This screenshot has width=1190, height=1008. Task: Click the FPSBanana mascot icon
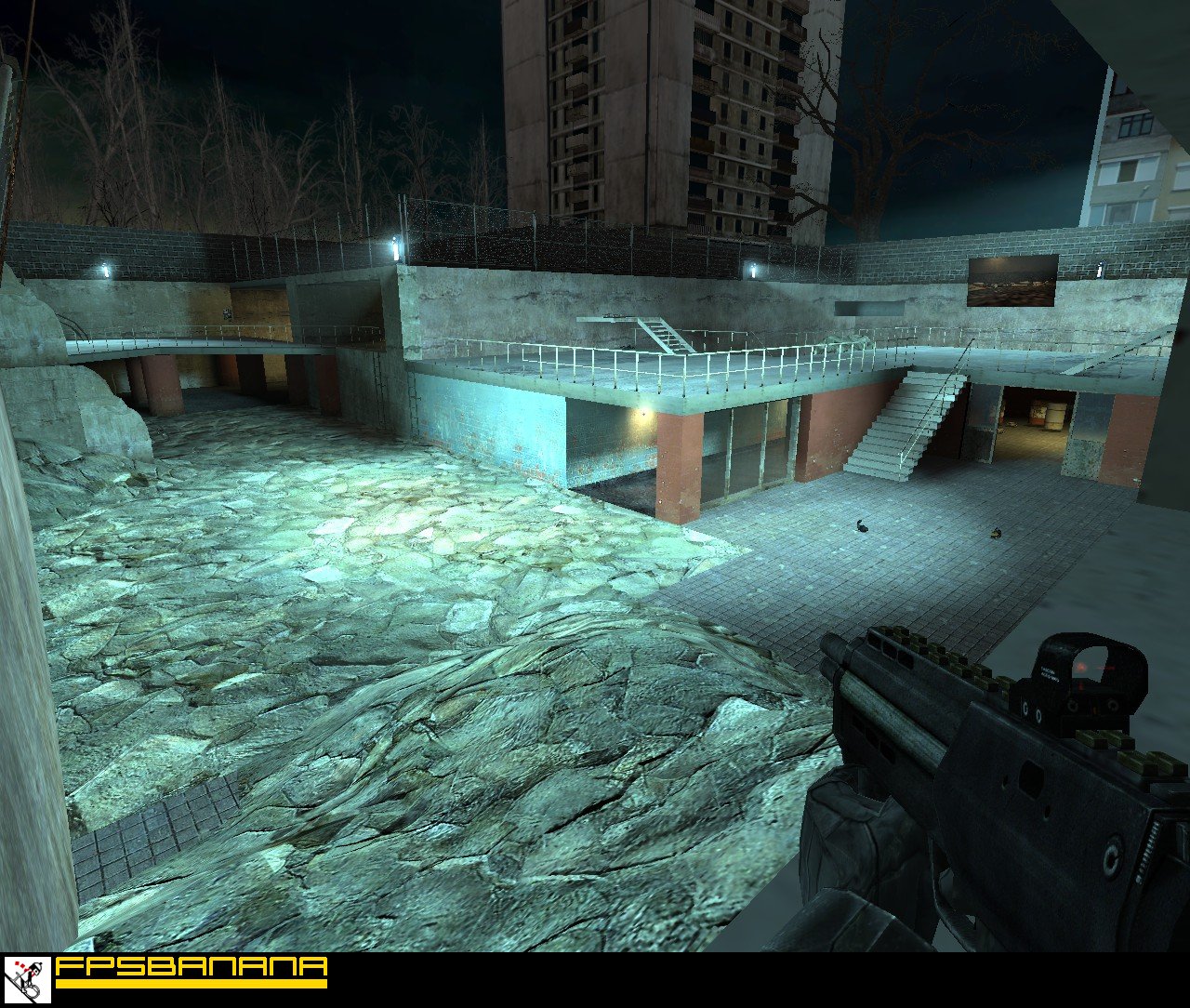(x=27, y=979)
